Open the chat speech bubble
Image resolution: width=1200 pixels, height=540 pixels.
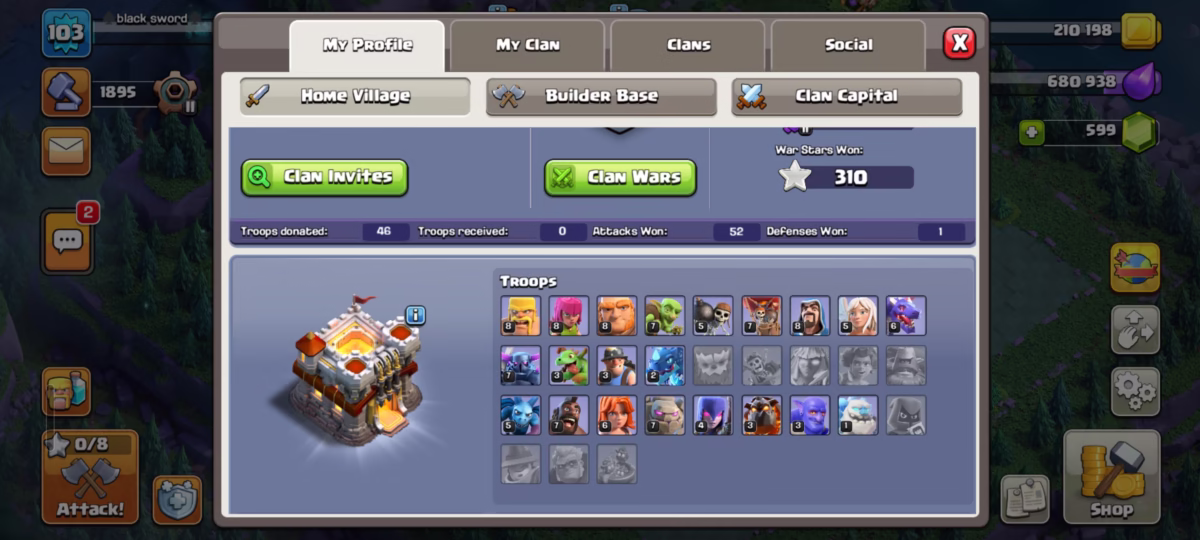(67, 241)
